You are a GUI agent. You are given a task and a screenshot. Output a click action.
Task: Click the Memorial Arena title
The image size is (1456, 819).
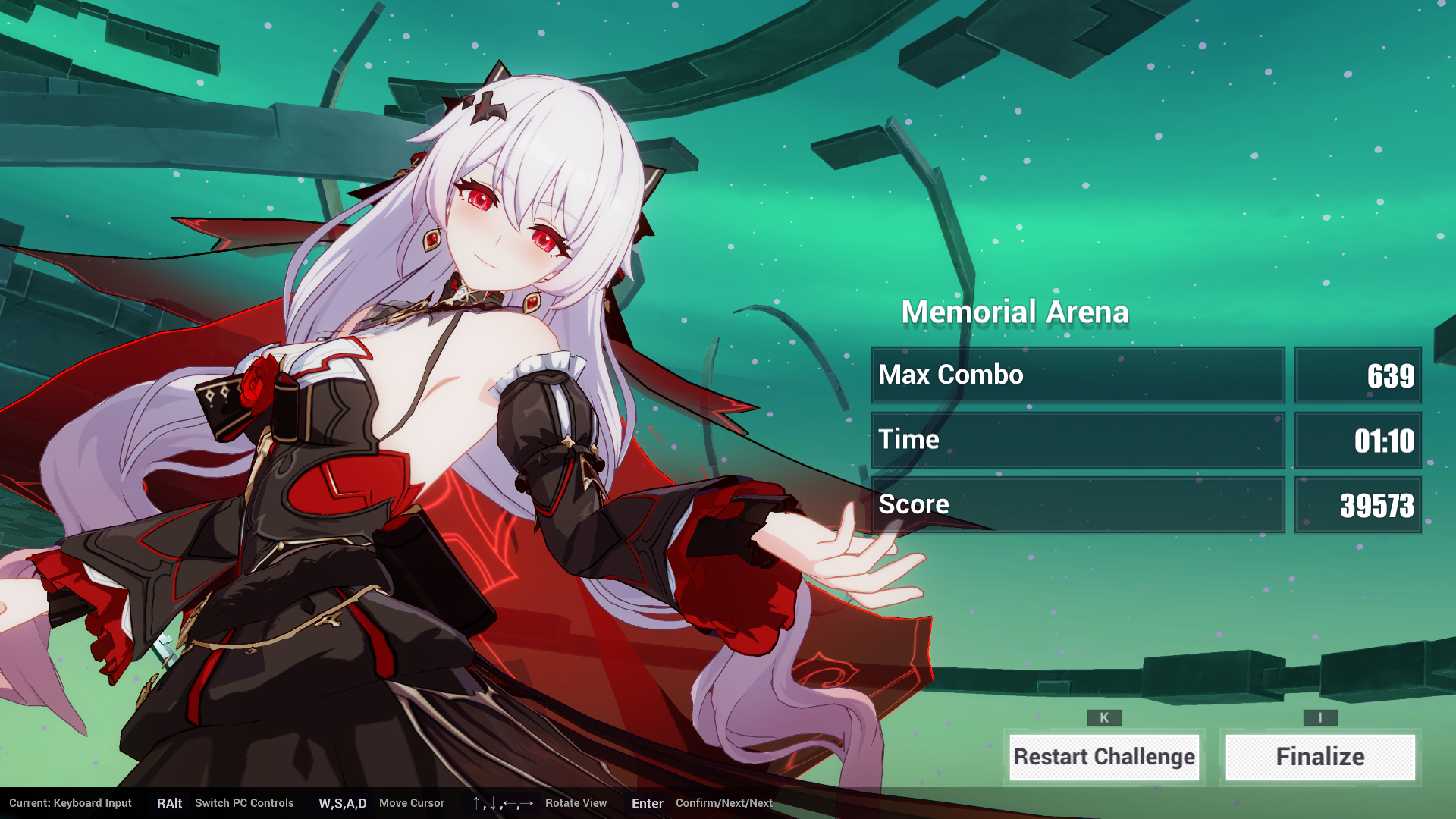click(1015, 311)
